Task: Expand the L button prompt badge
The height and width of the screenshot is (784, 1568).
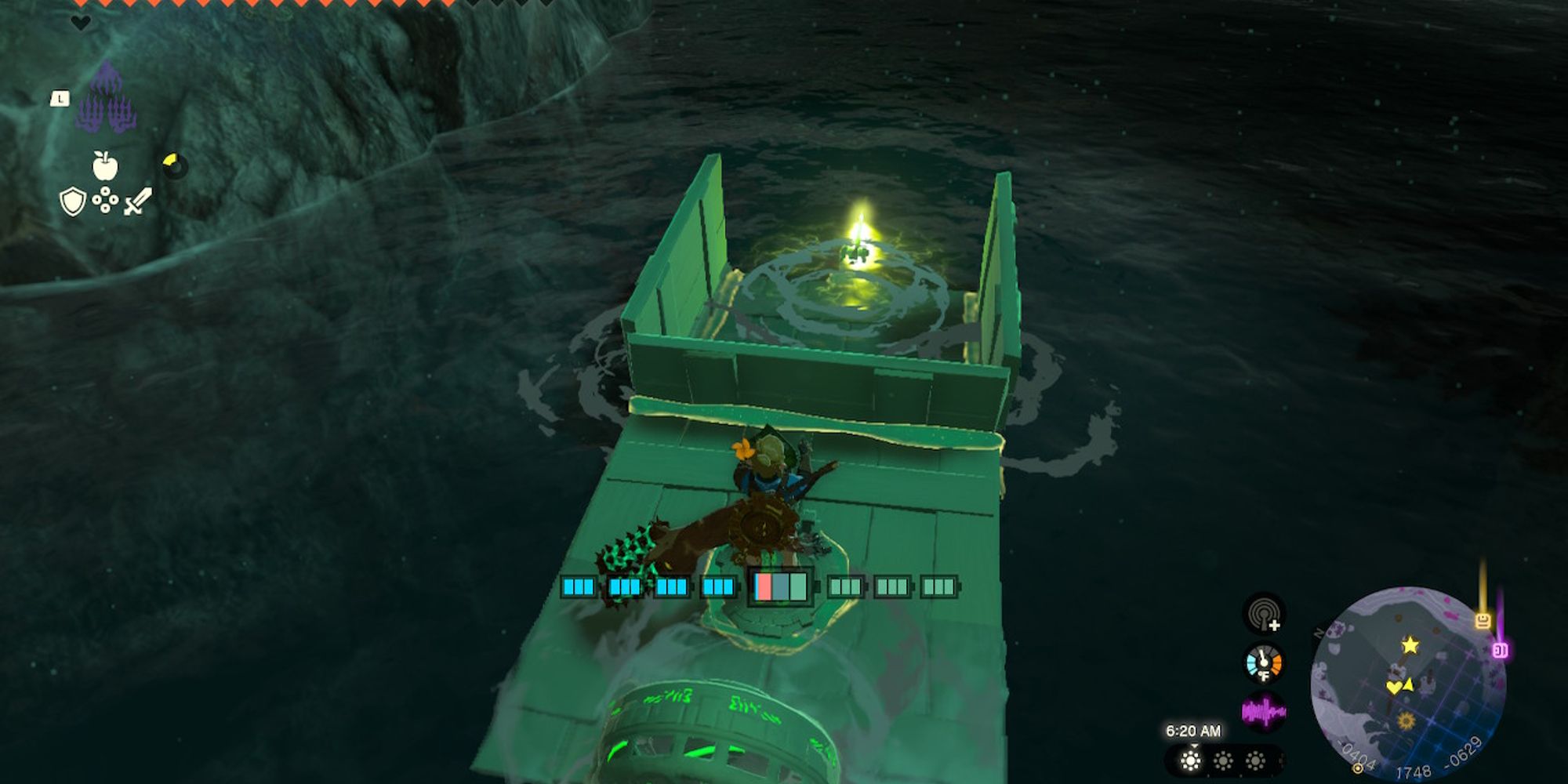Action: pyautogui.click(x=60, y=99)
